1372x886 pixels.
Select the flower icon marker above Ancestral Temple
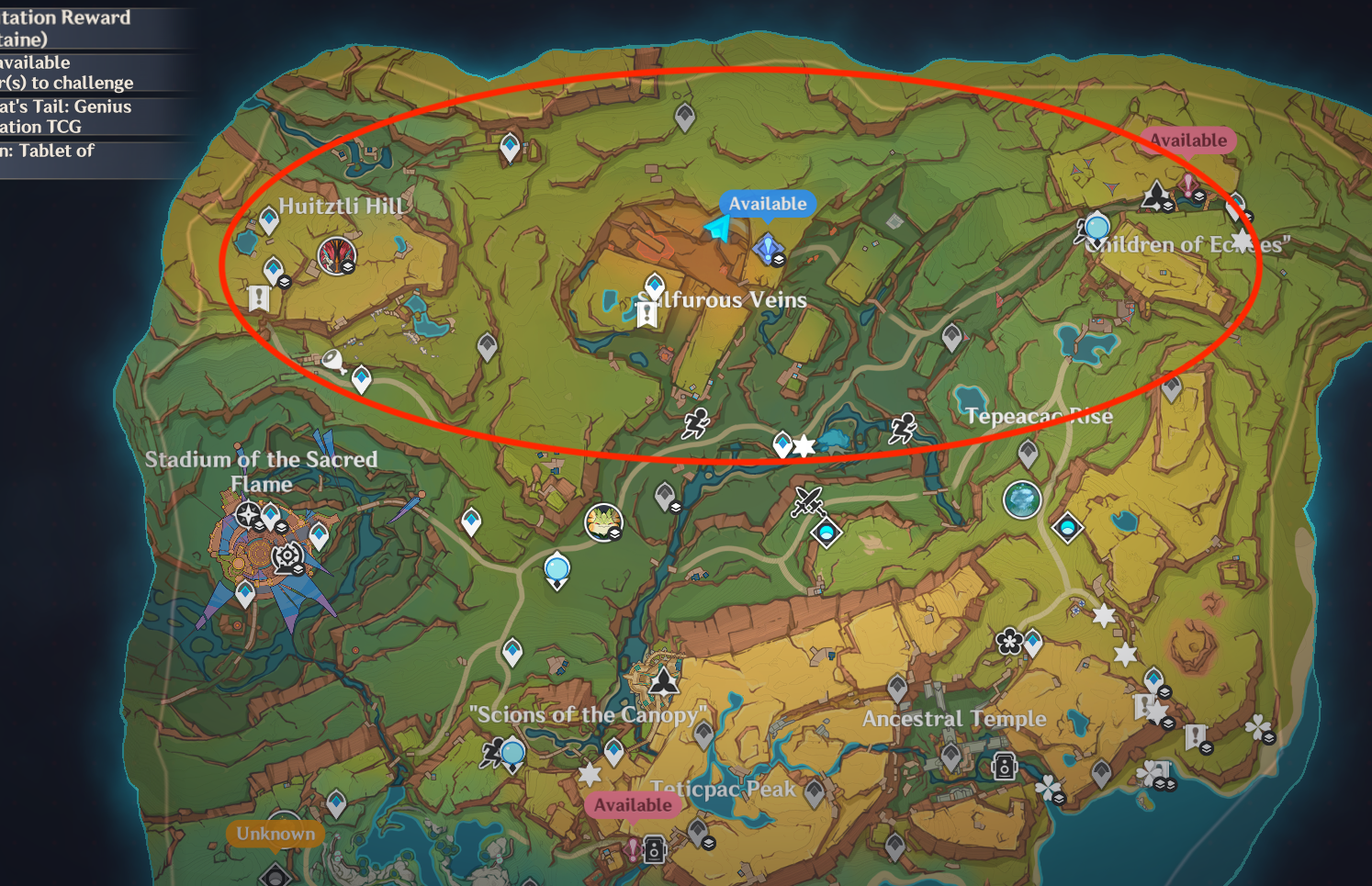pos(1009,640)
